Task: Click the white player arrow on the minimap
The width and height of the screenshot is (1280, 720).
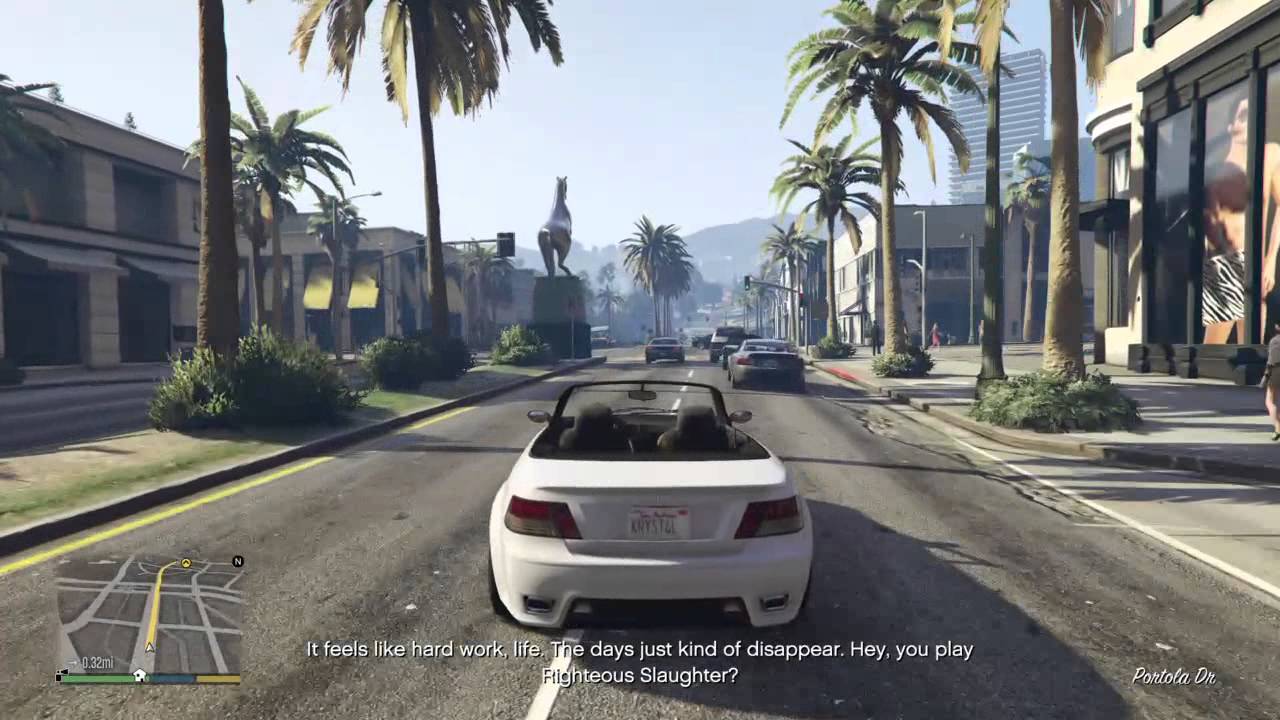Action: click(149, 647)
